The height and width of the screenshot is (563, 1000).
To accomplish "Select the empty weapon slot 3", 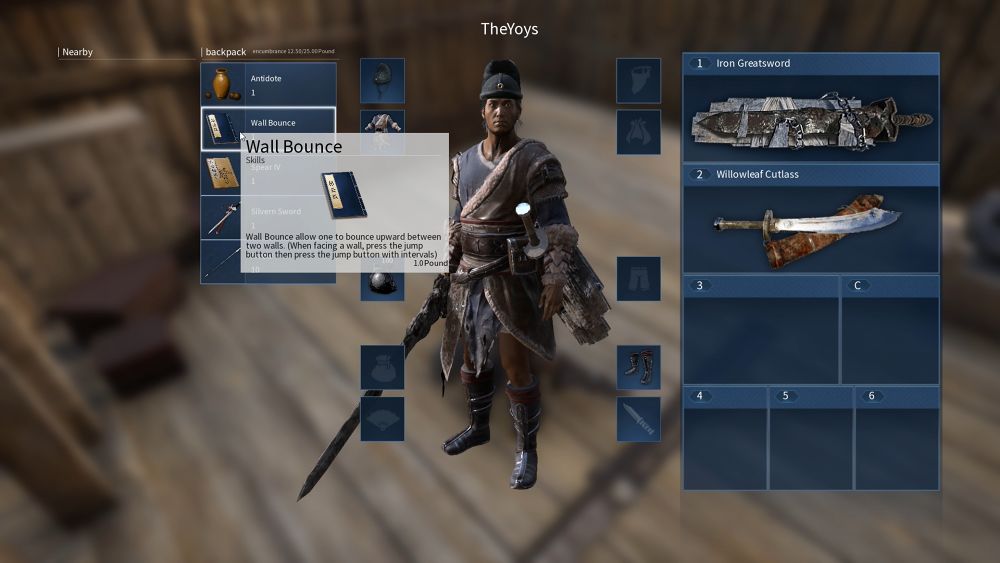I will [x=760, y=331].
